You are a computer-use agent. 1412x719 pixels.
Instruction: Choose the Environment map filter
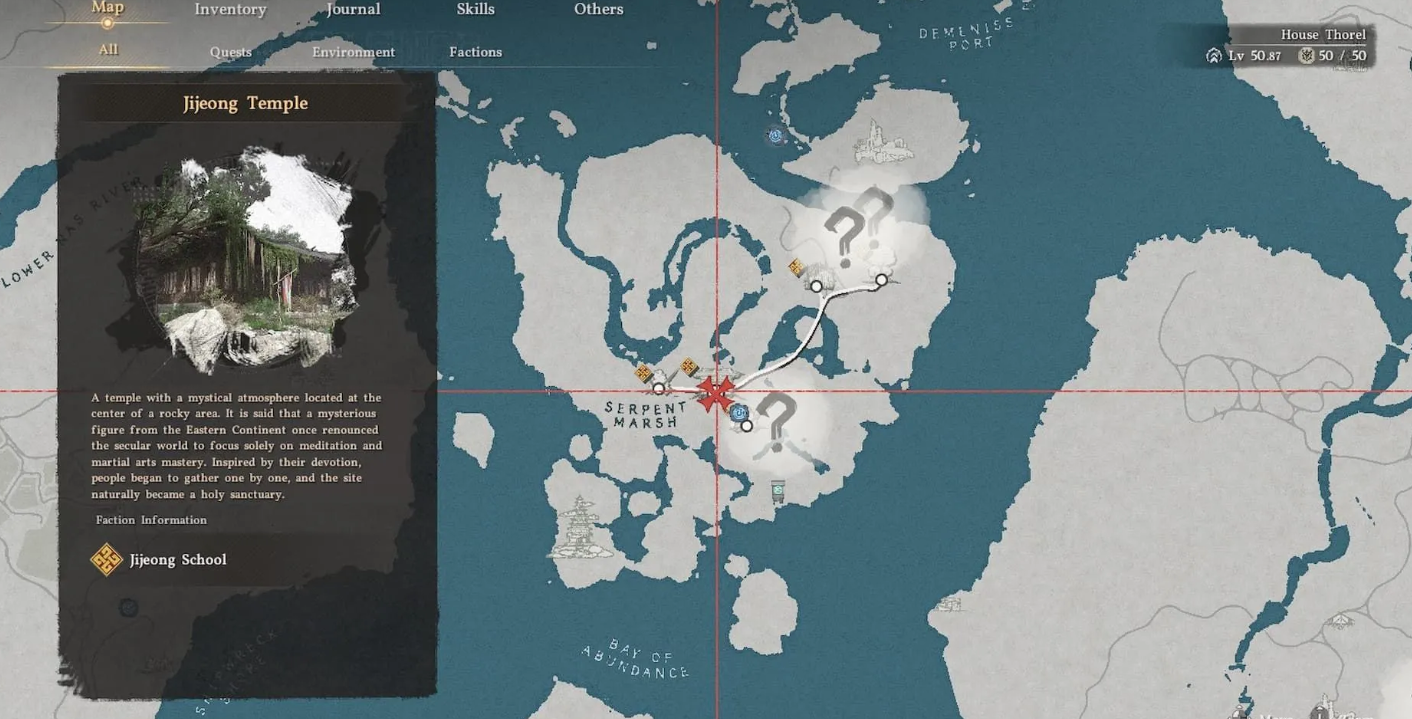pyautogui.click(x=353, y=52)
